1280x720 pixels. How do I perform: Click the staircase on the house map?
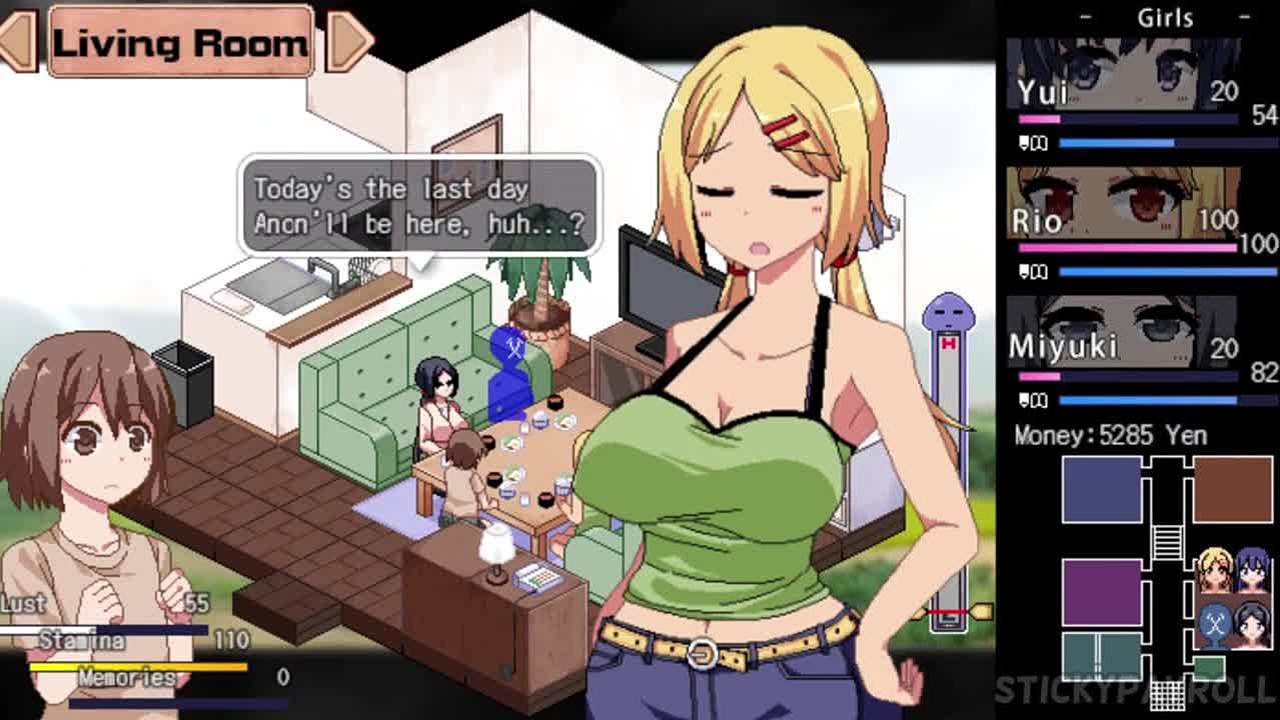click(x=1167, y=541)
